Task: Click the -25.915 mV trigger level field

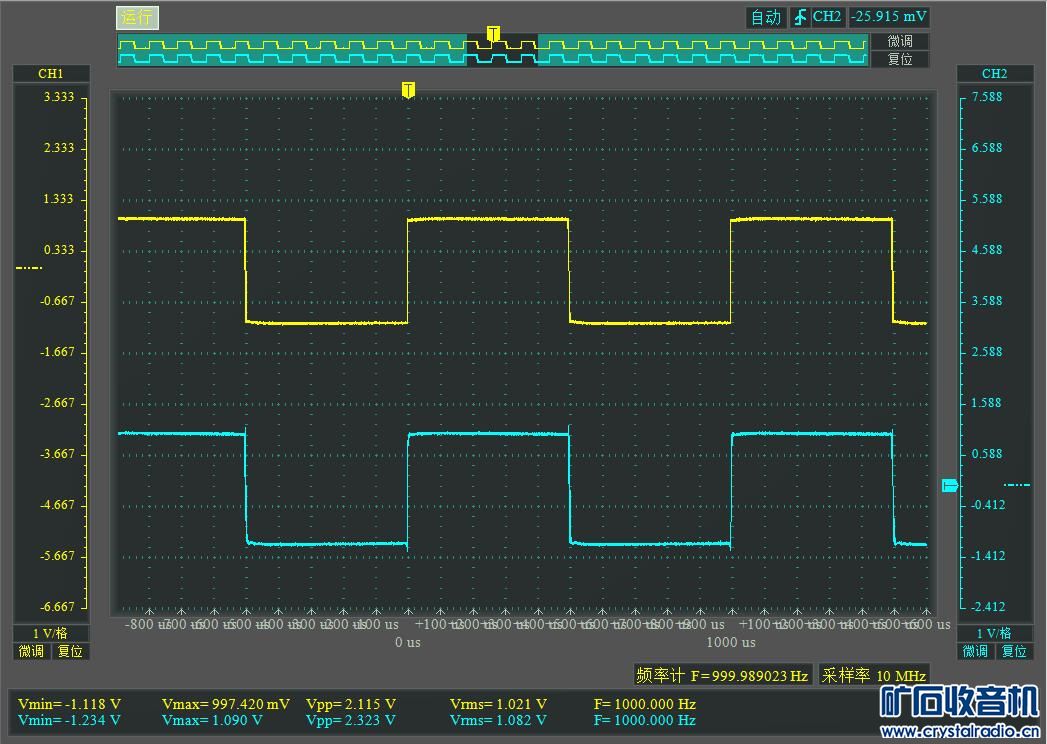Action: 888,17
